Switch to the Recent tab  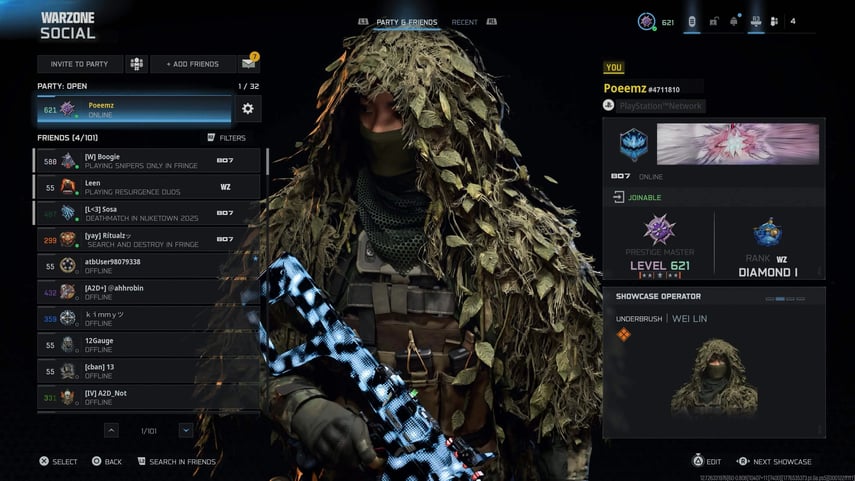[x=464, y=22]
